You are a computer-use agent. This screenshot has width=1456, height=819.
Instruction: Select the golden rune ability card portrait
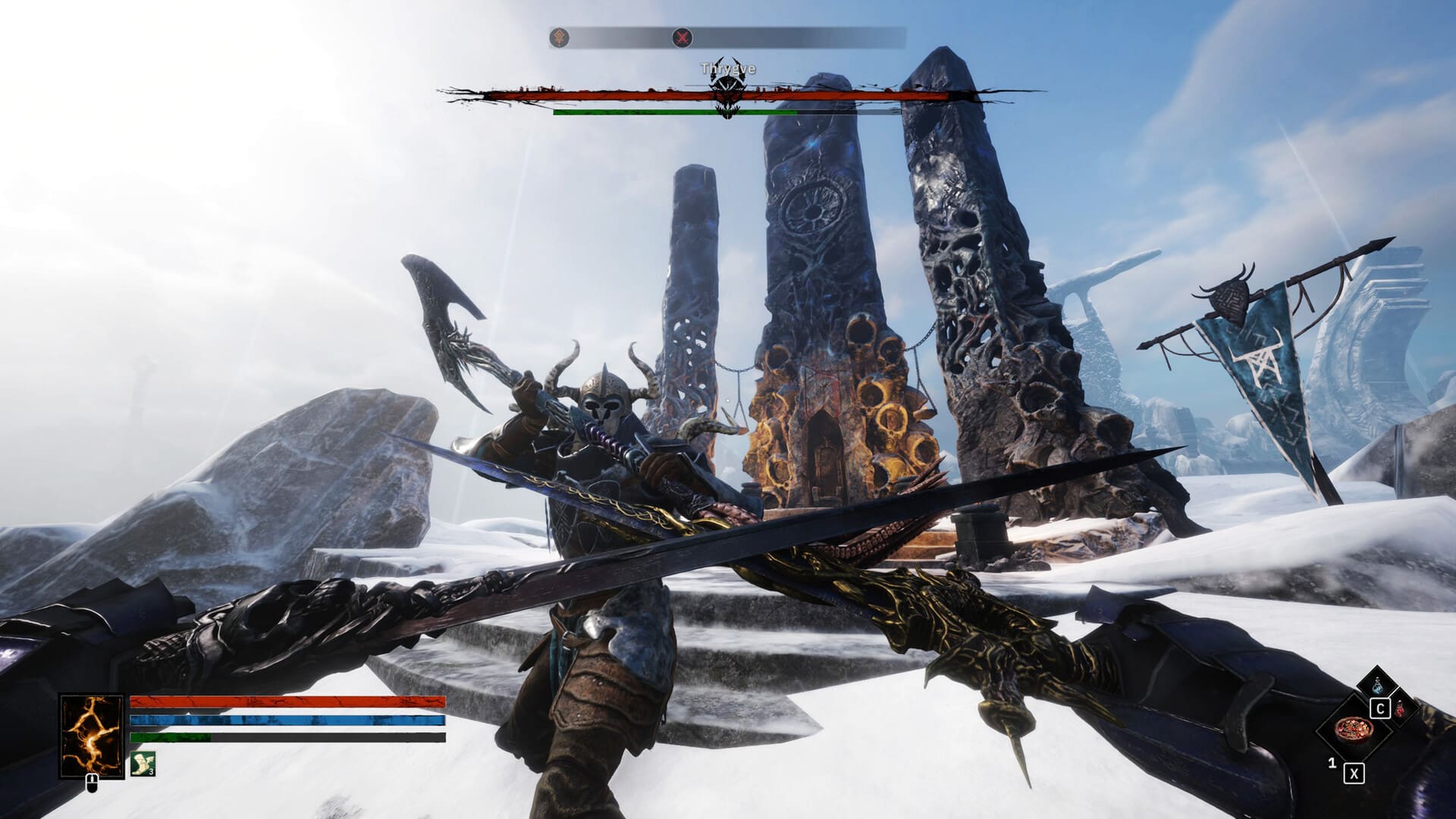tap(91, 733)
